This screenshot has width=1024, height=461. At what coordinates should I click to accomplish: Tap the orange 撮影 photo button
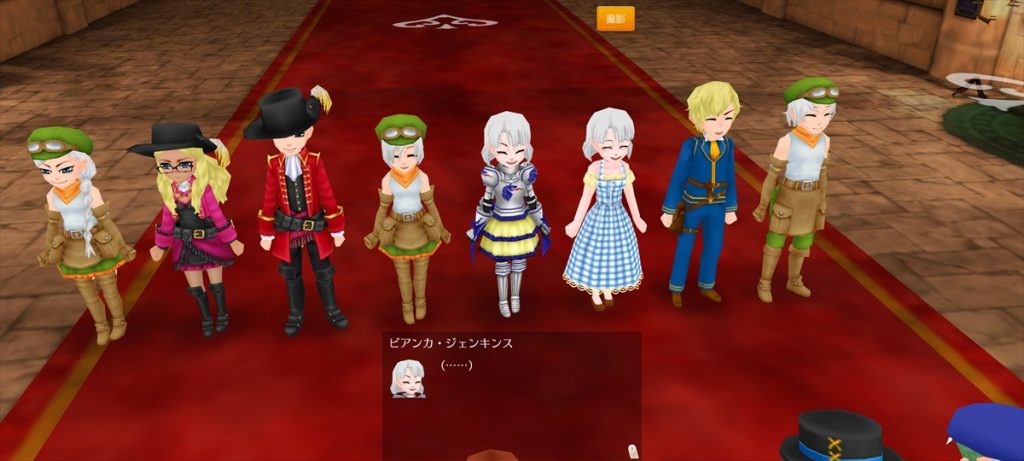(615, 18)
